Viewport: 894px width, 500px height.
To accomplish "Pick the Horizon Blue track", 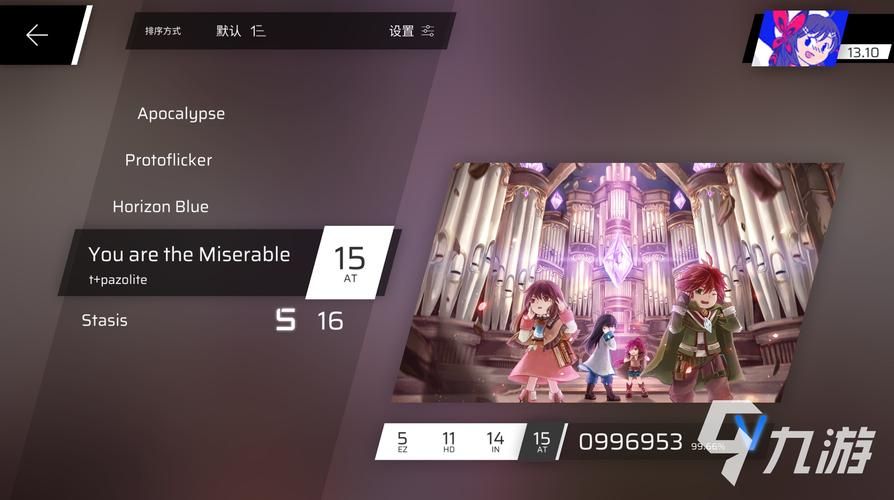I will 160,207.
